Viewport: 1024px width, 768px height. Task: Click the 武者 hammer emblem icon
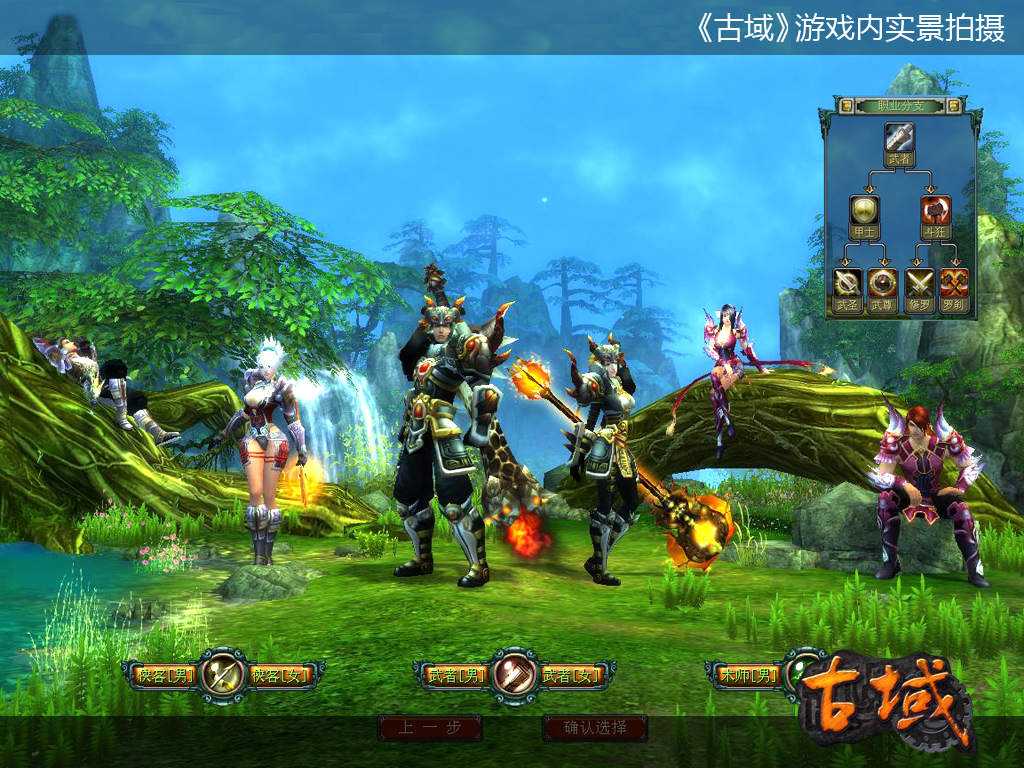(514, 673)
